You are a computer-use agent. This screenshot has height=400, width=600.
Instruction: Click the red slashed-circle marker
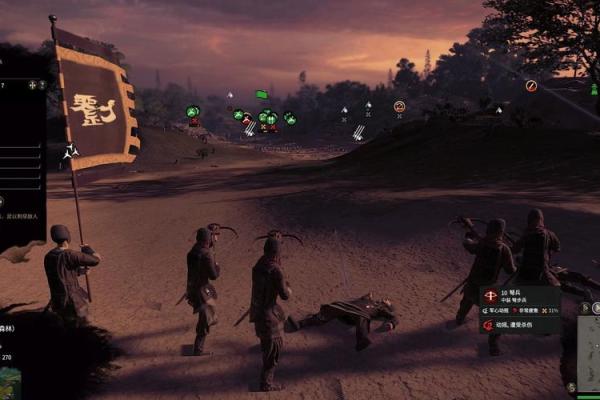coord(531,86)
